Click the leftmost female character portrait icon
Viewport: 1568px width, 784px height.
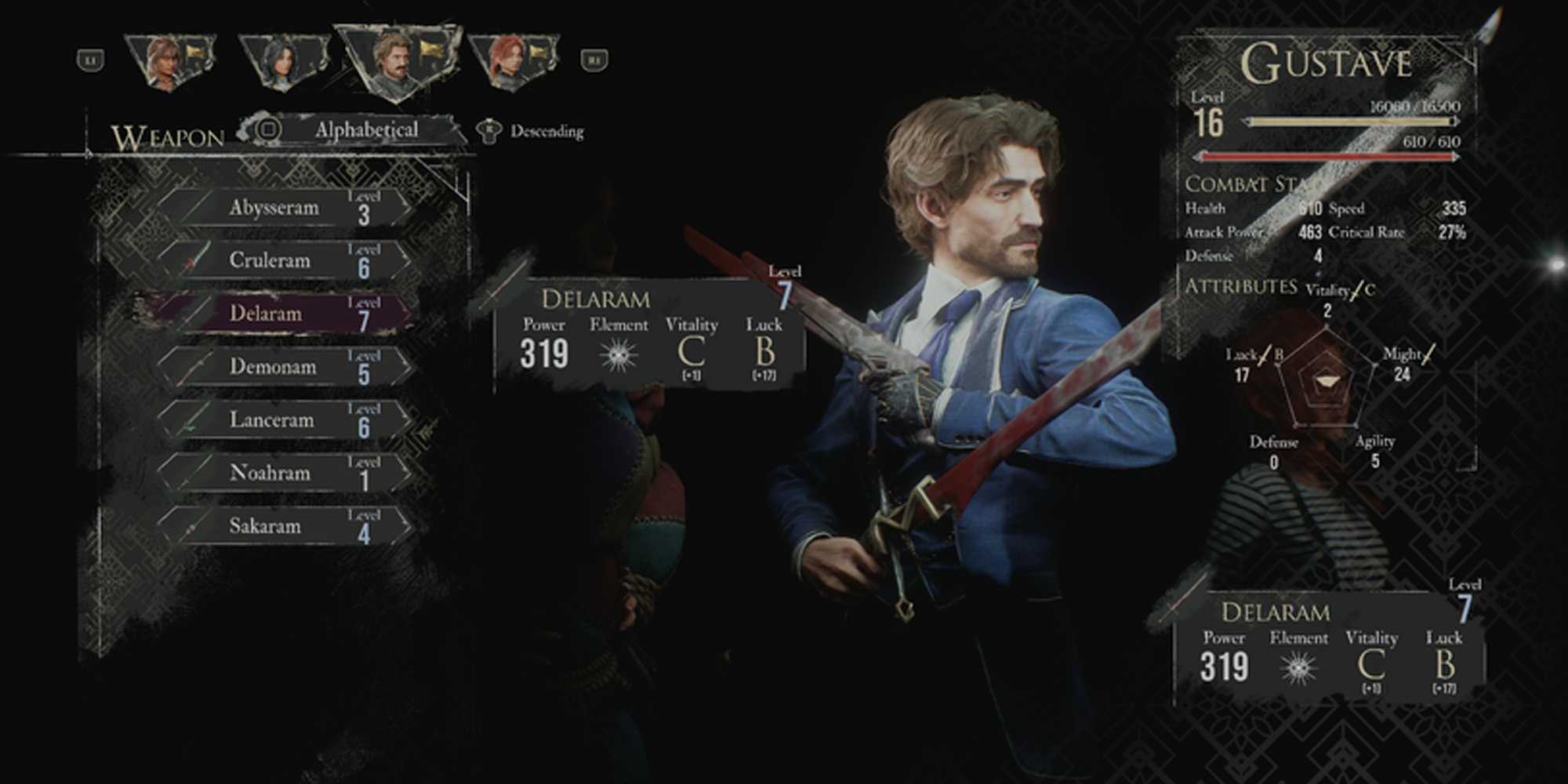(169, 59)
